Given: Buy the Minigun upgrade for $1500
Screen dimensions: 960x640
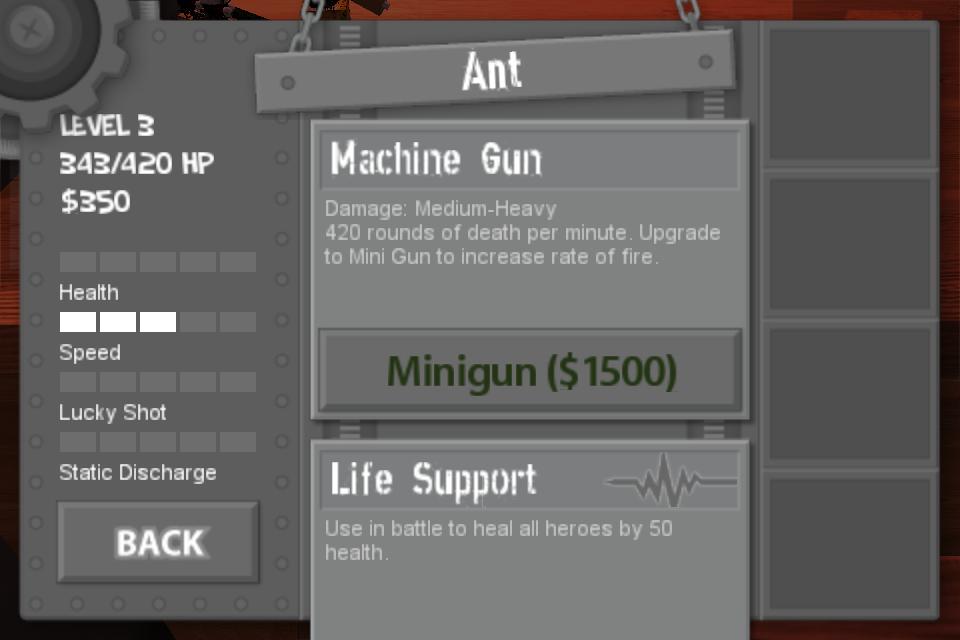Looking at the screenshot, I should click(530, 371).
